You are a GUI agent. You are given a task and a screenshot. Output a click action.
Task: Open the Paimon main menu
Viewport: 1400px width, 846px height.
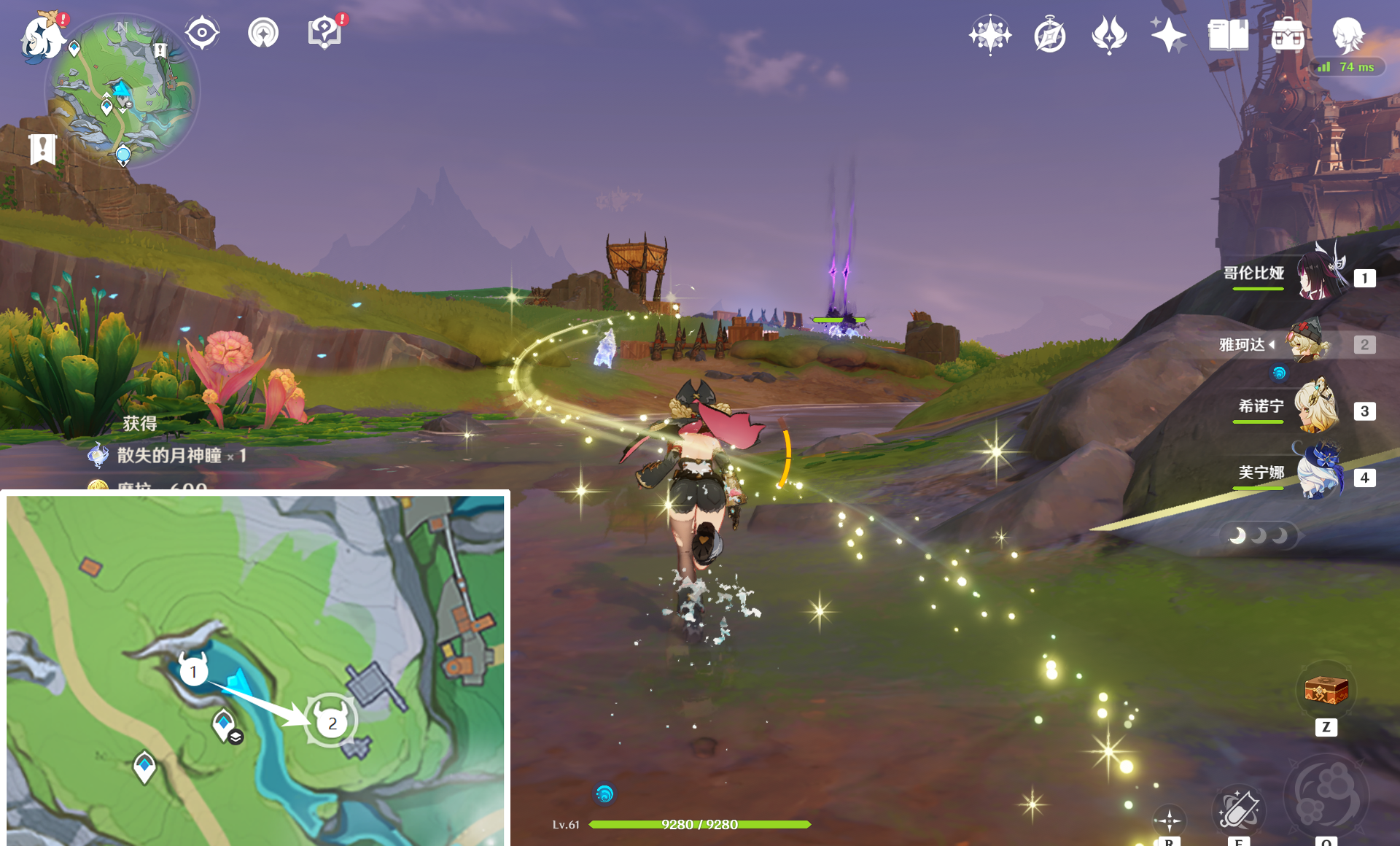42,36
